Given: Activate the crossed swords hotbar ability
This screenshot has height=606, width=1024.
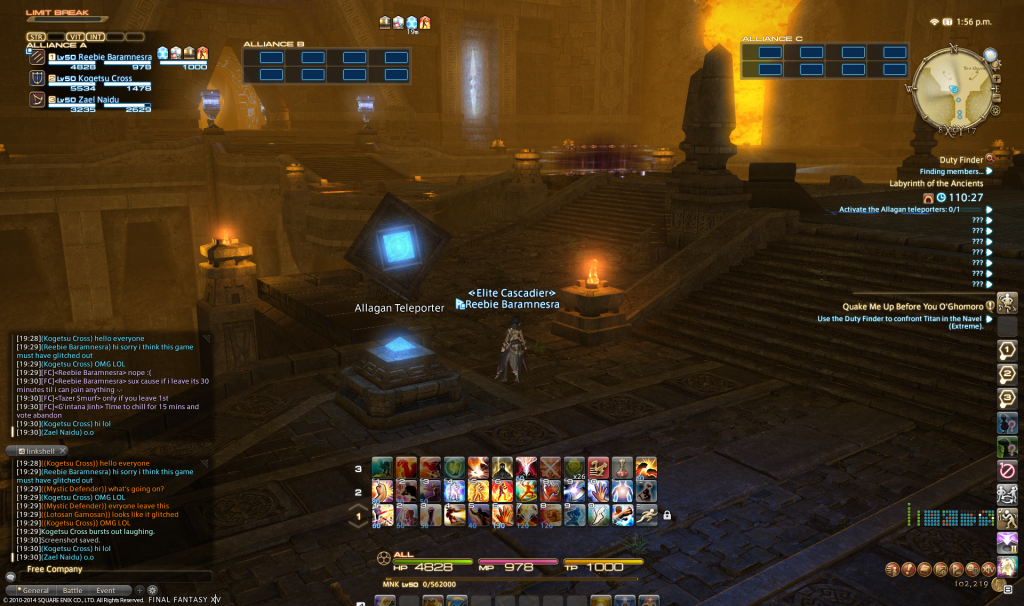Looking at the screenshot, I should (550, 467).
